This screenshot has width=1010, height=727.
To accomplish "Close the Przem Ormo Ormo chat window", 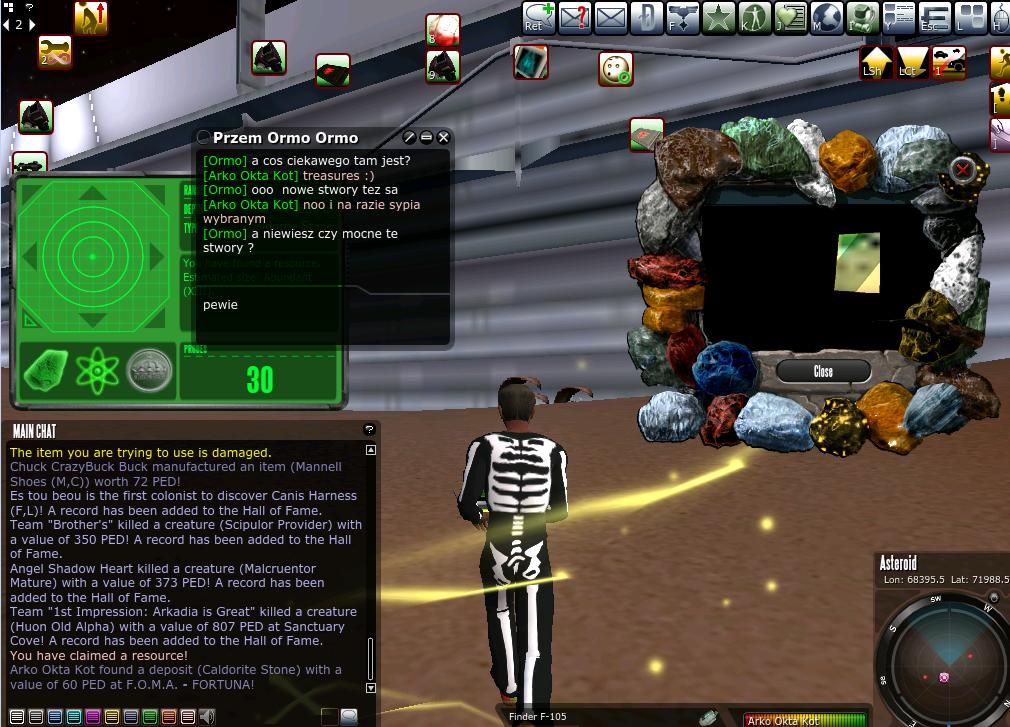I will coord(444,138).
